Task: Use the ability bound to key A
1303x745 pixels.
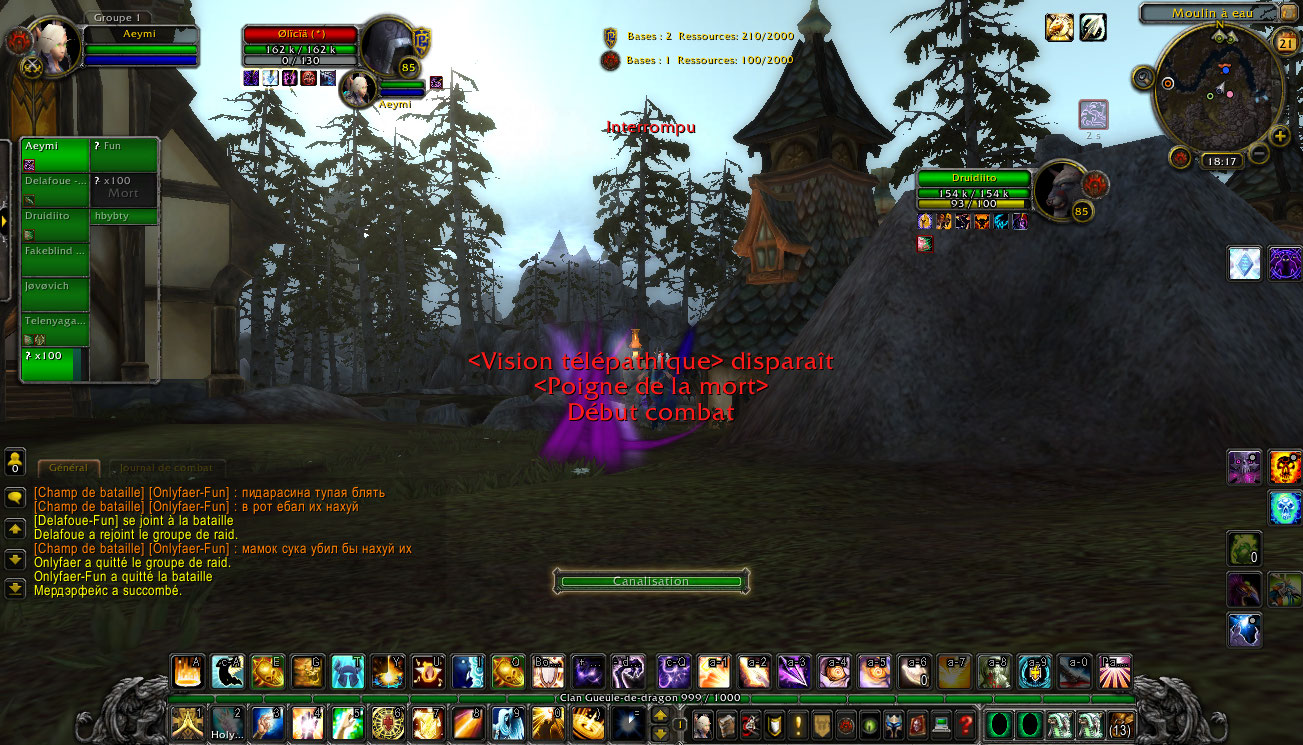Action: coord(187,671)
